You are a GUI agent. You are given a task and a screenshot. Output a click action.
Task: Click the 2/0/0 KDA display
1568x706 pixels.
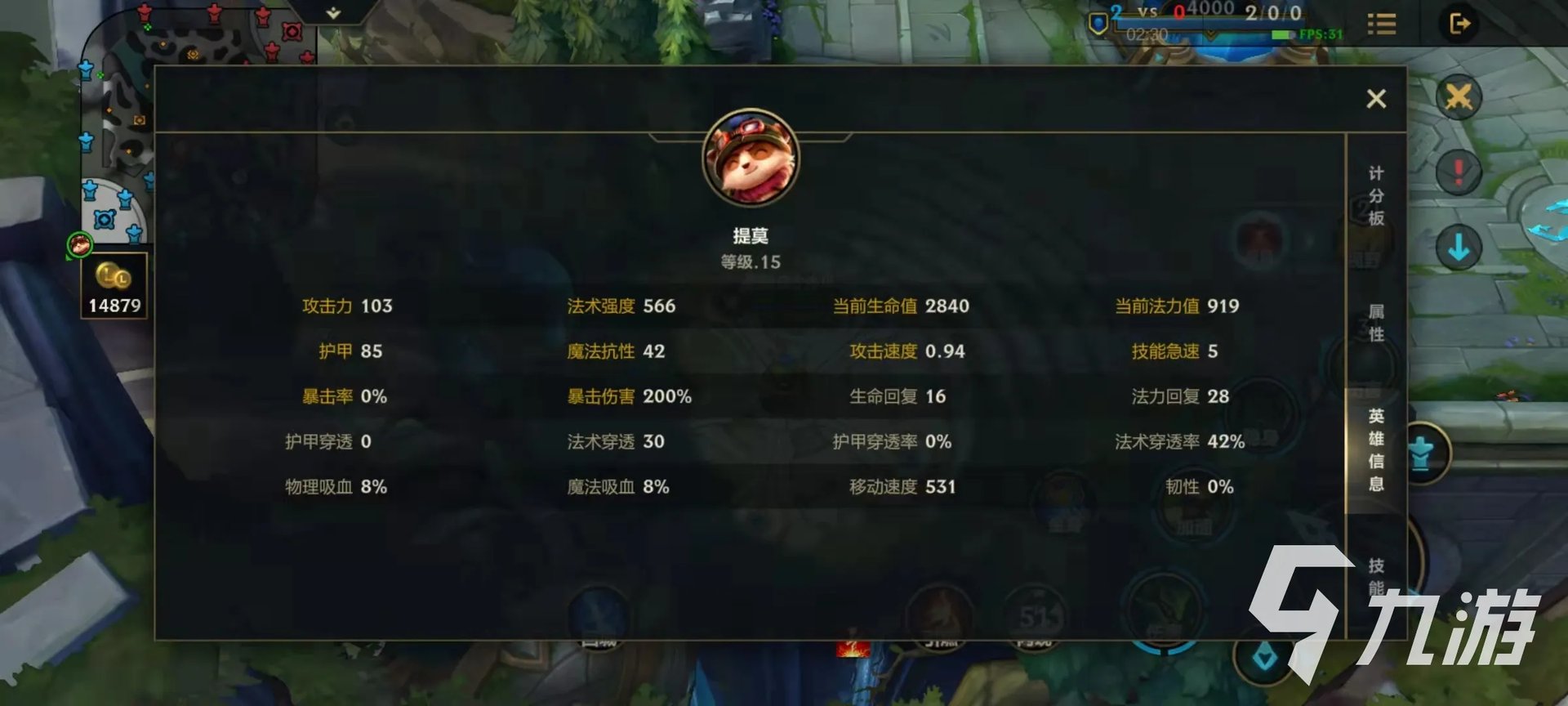(x=1274, y=11)
